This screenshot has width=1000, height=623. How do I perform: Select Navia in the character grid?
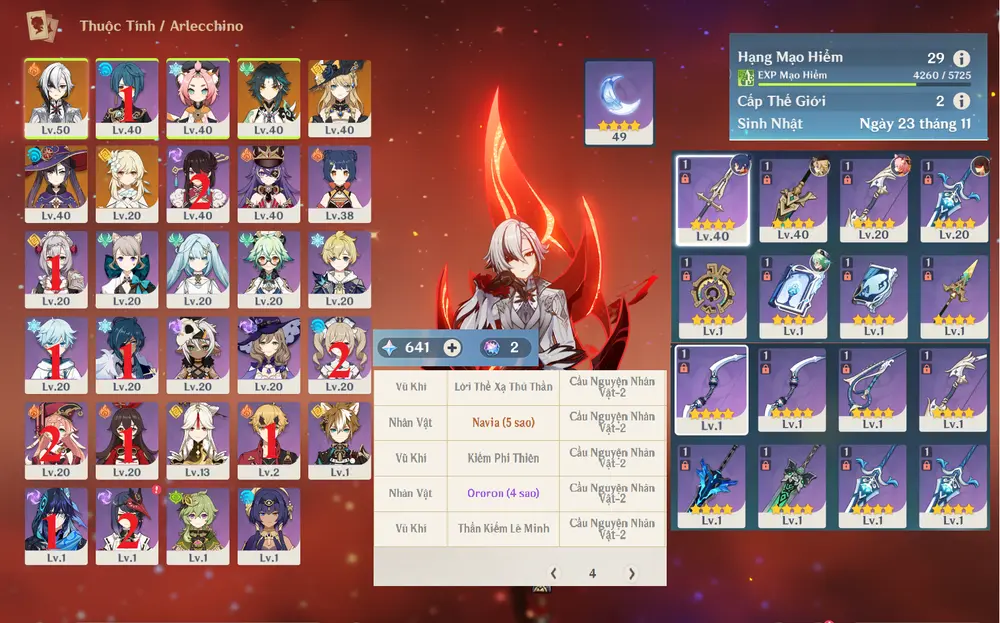pyautogui.click(x=339, y=98)
